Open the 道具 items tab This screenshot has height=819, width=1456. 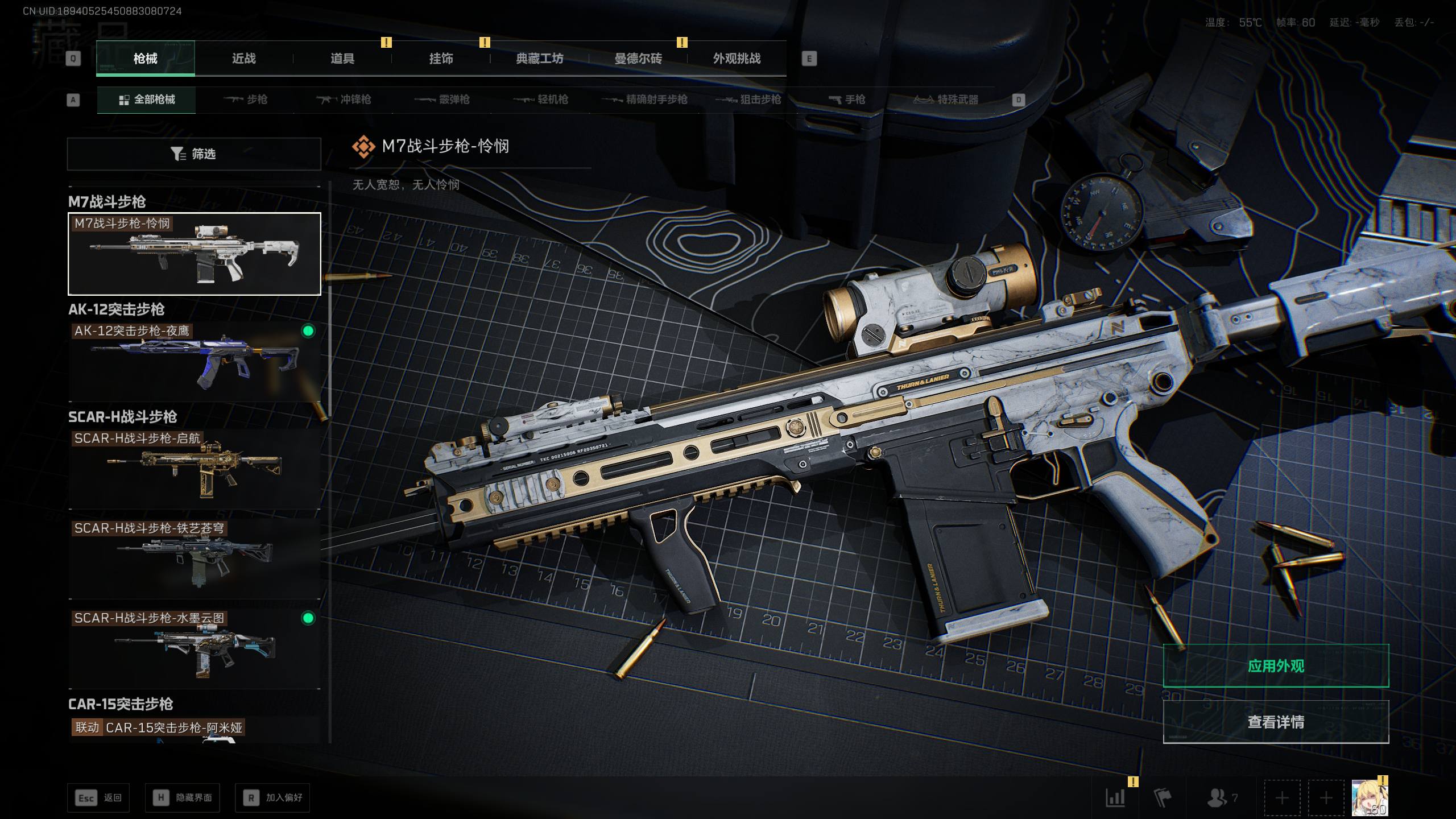tap(342, 59)
